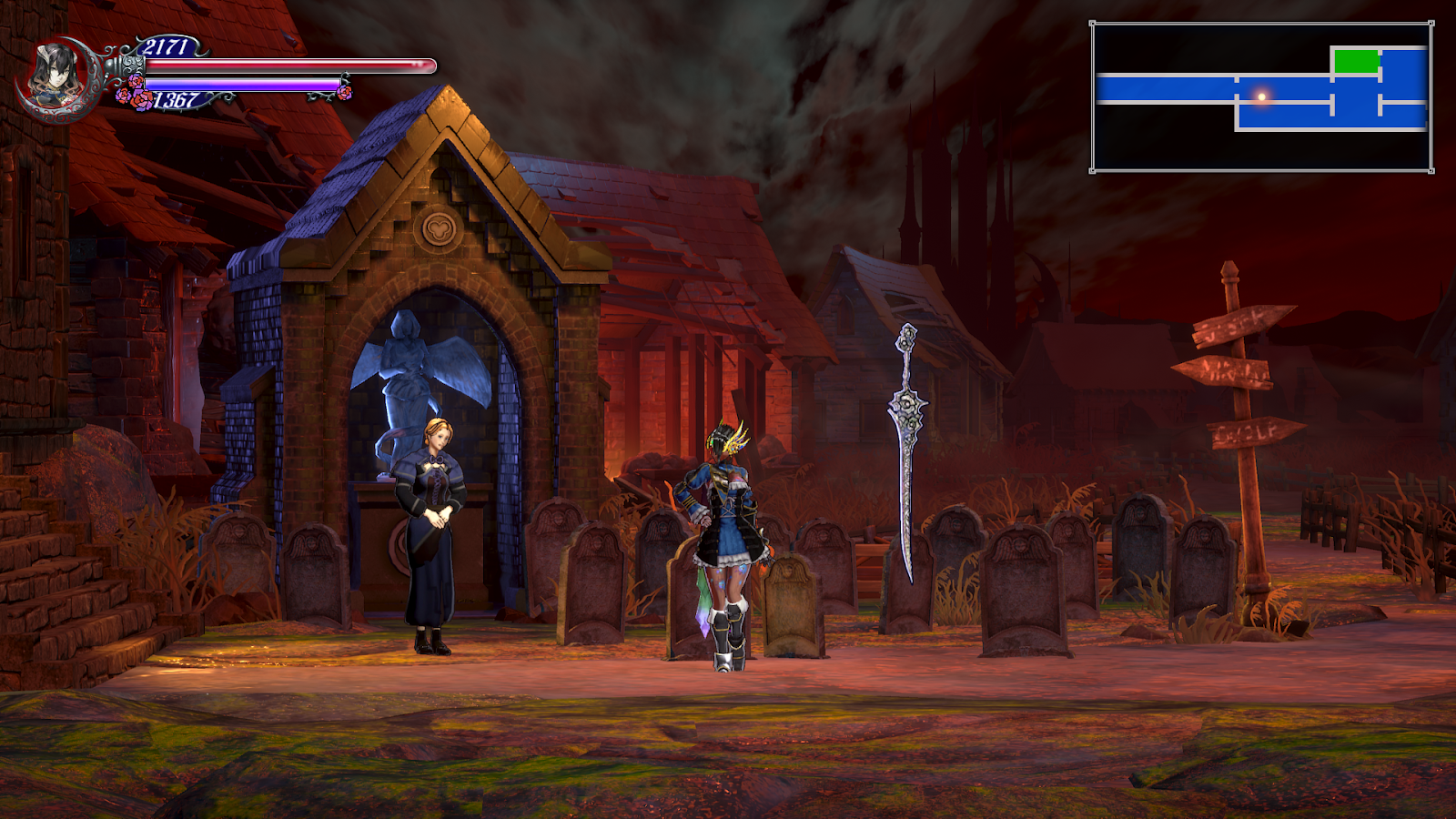Click the player position dot on the minimap
The image size is (1456, 819).
coord(1260,96)
